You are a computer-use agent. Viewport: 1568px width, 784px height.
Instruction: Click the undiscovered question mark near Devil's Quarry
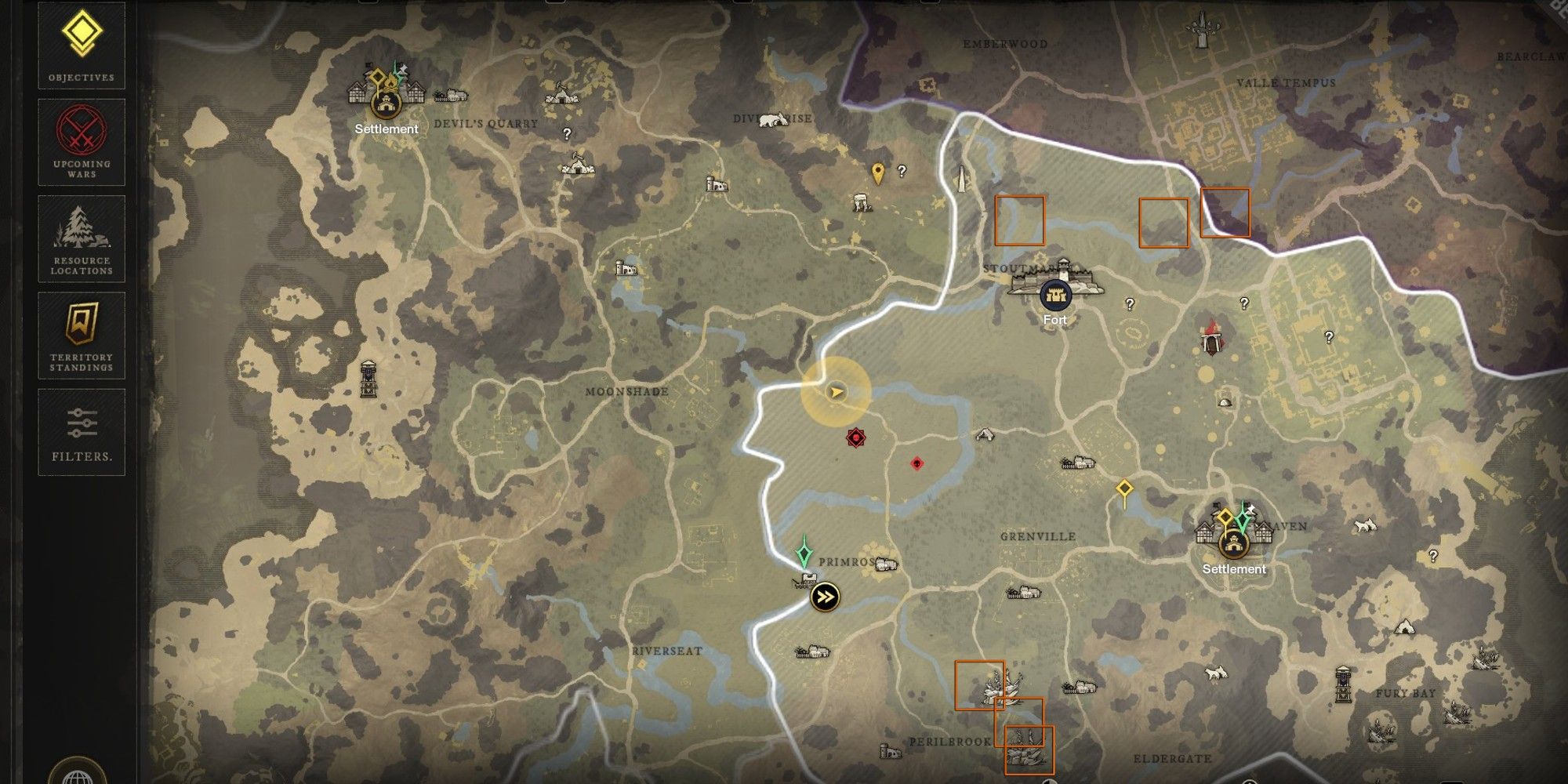pyautogui.click(x=567, y=135)
